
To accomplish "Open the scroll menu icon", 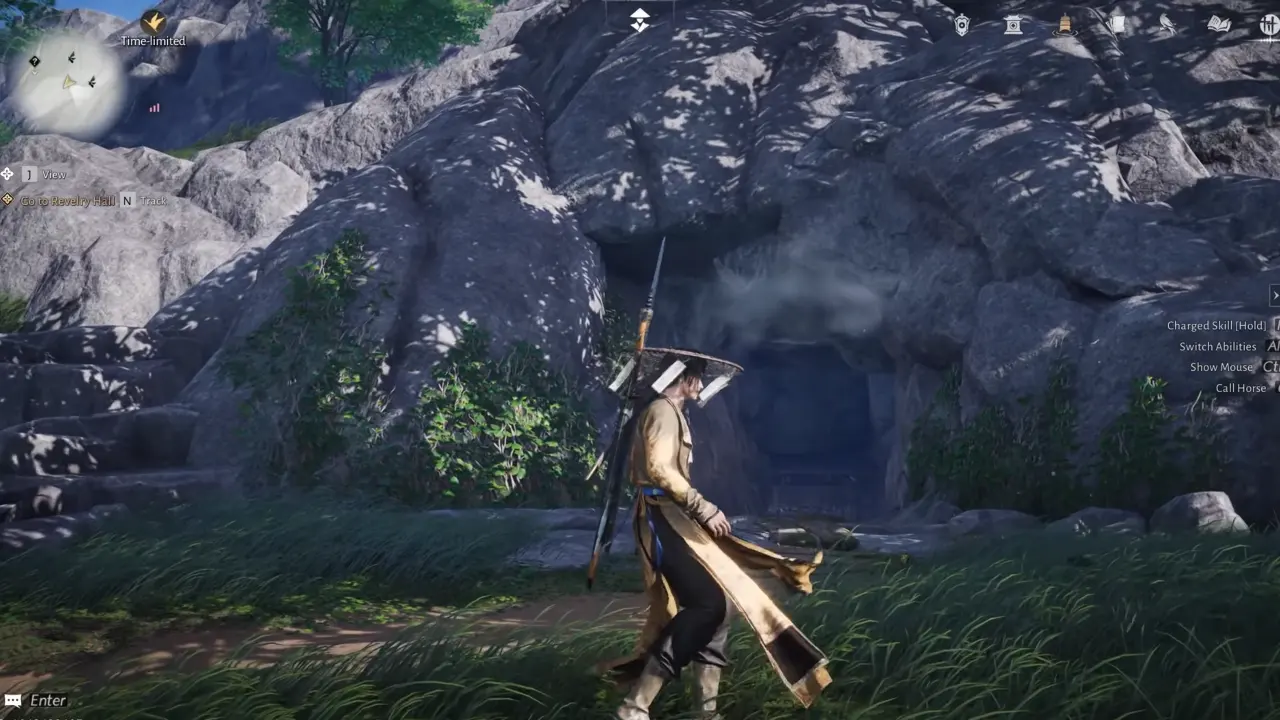I will coord(1116,25).
